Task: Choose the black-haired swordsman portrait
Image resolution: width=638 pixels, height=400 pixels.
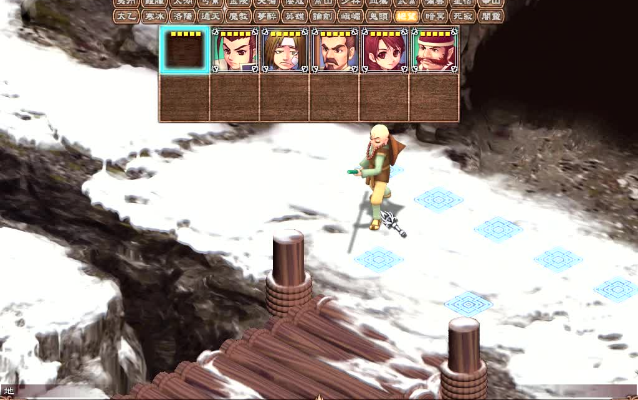Action: tap(235, 50)
